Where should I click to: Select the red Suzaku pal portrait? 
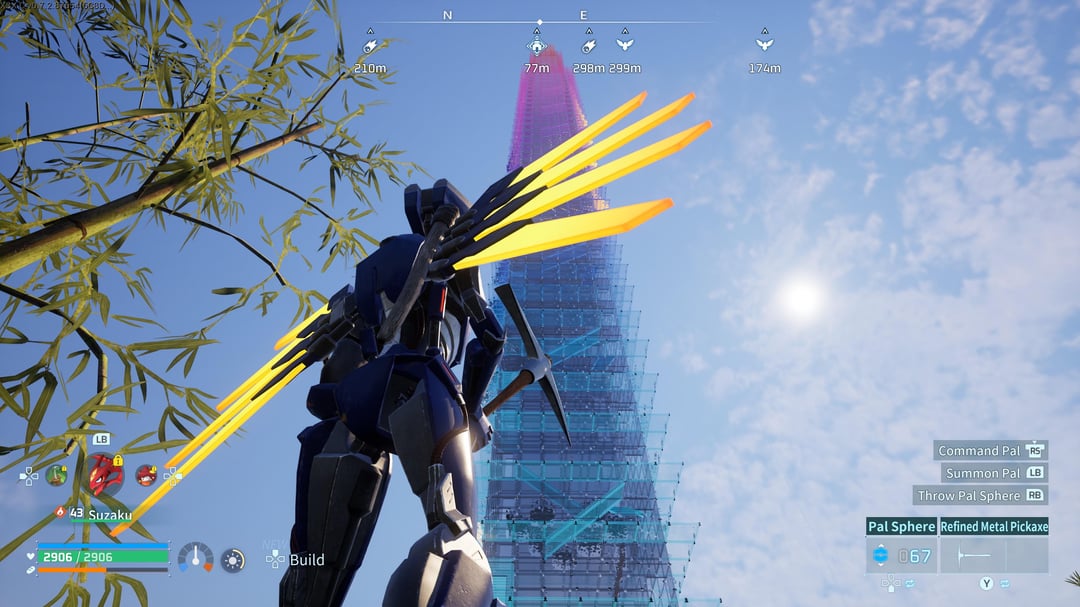(x=104, y=474)
